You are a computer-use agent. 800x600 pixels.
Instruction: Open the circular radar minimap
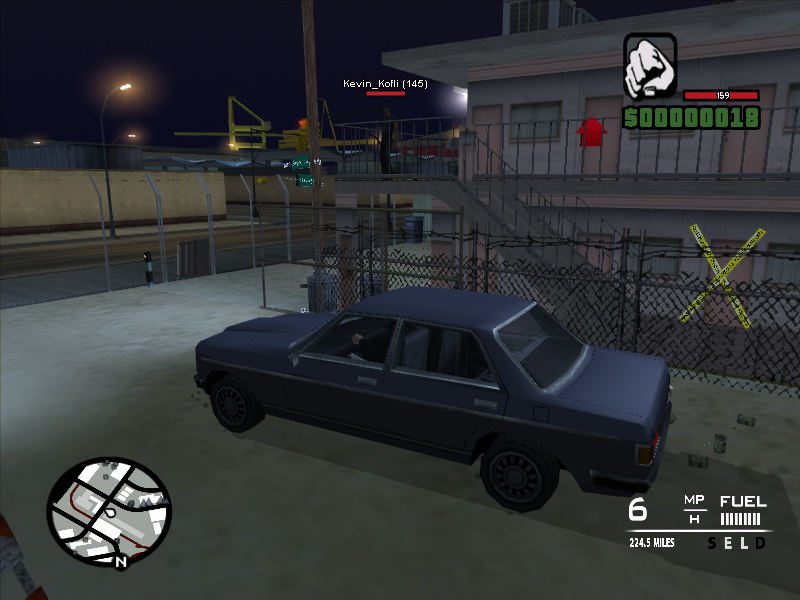pos(109,510)
